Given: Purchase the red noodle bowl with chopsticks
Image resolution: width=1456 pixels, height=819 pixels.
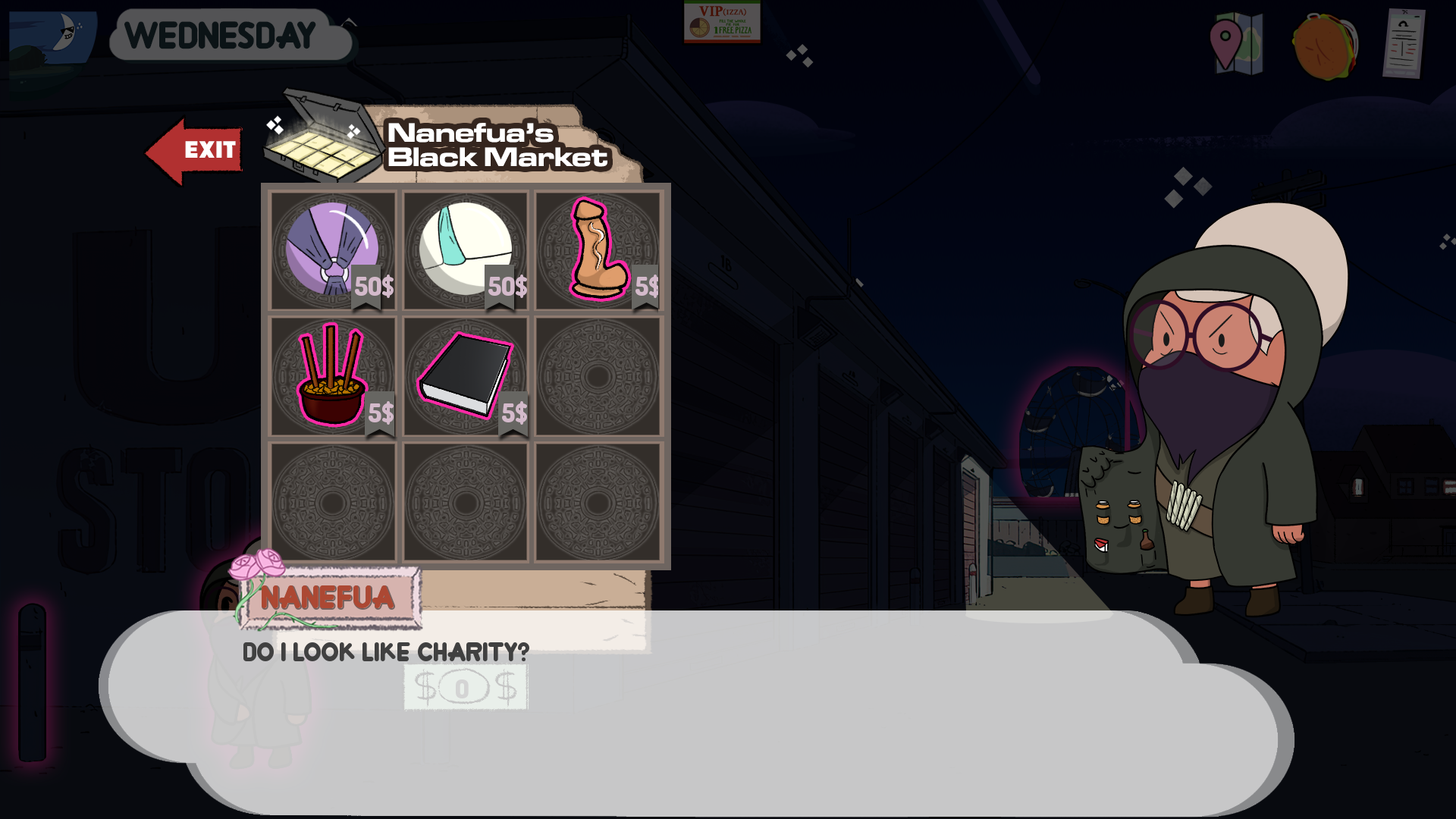Looking at the screenshot, I should (332, 375).
